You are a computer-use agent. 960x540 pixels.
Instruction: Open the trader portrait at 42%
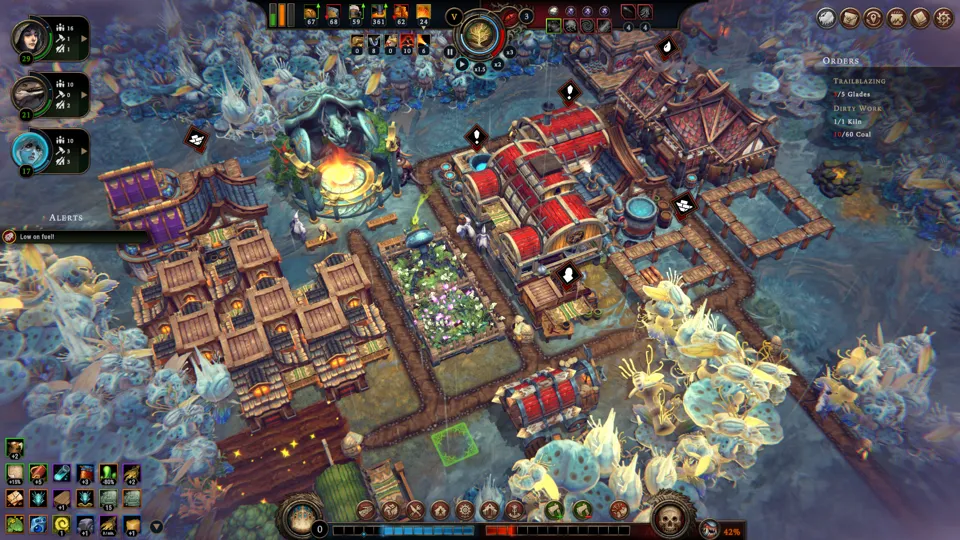[x=709, y=530]
